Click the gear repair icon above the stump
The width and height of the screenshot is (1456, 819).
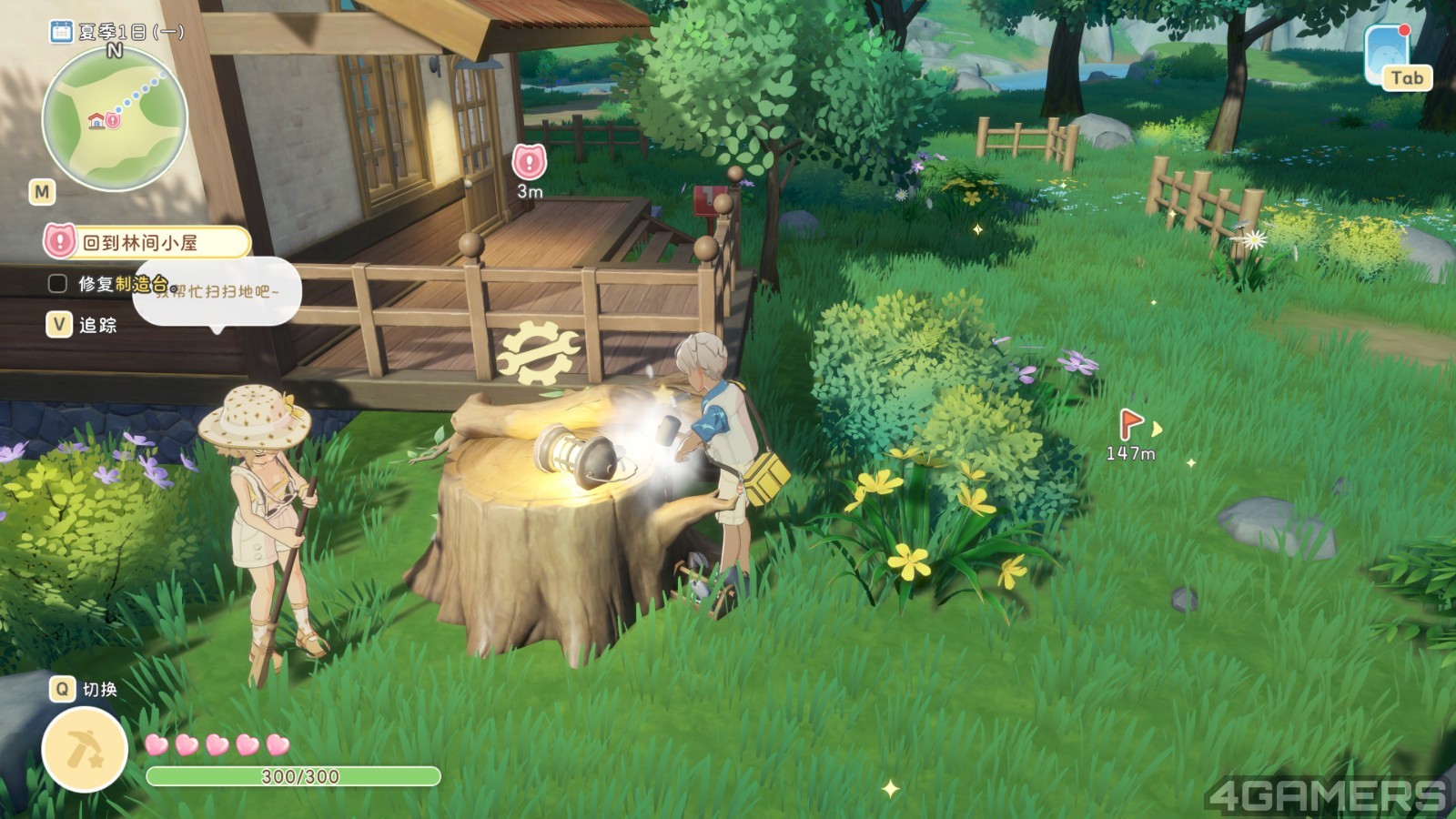[537, 351]
